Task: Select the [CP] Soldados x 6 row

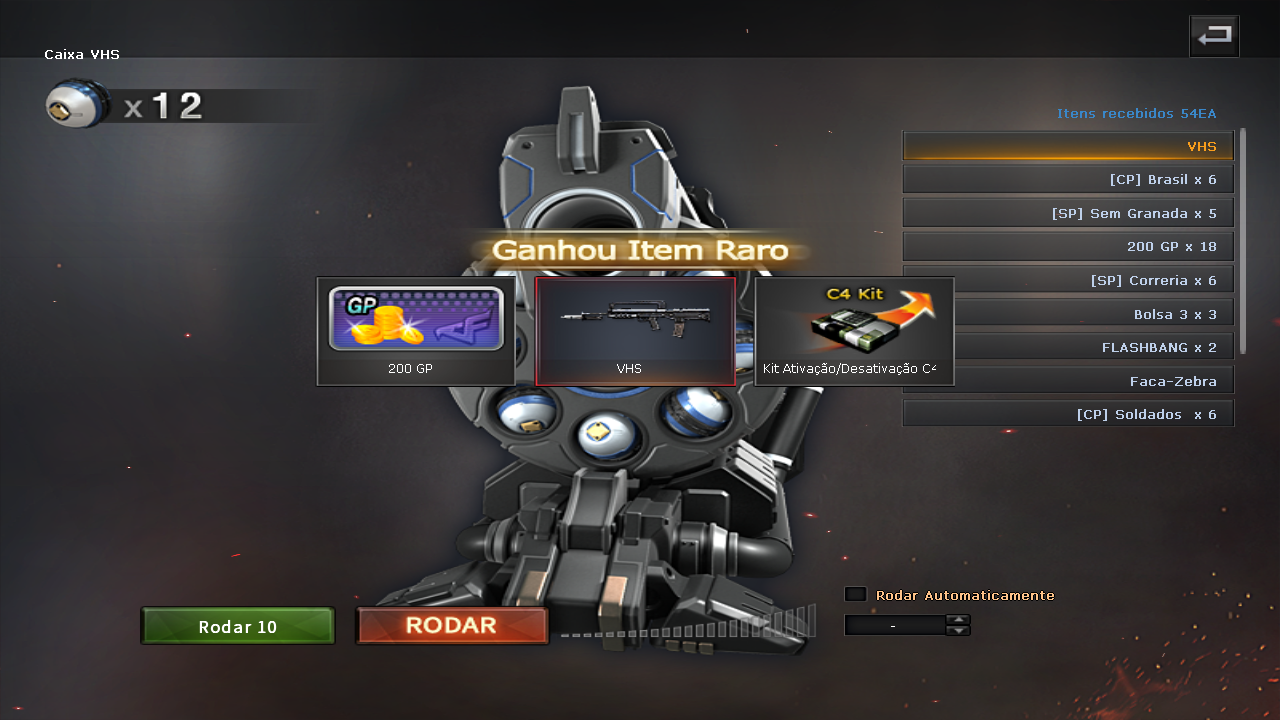Action: tap(1068, 414)
